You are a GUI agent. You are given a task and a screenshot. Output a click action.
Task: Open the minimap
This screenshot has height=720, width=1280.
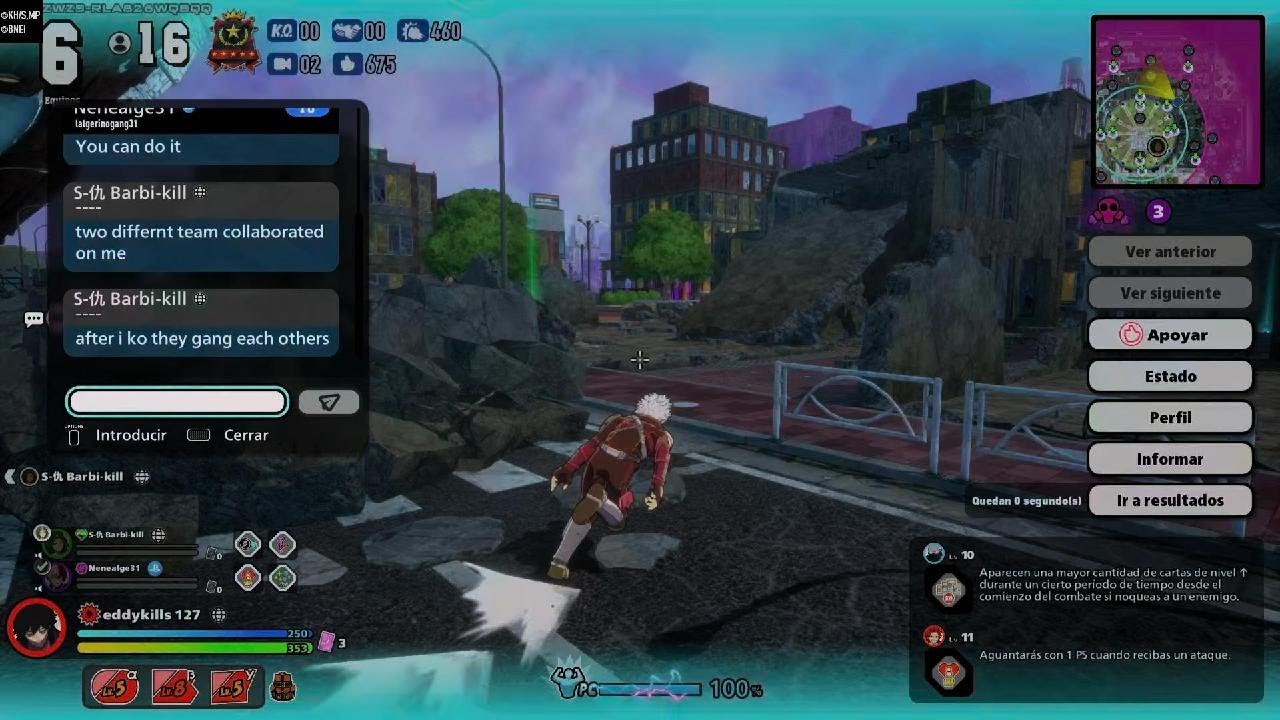pyautogui.click(x=1177, y=101)
